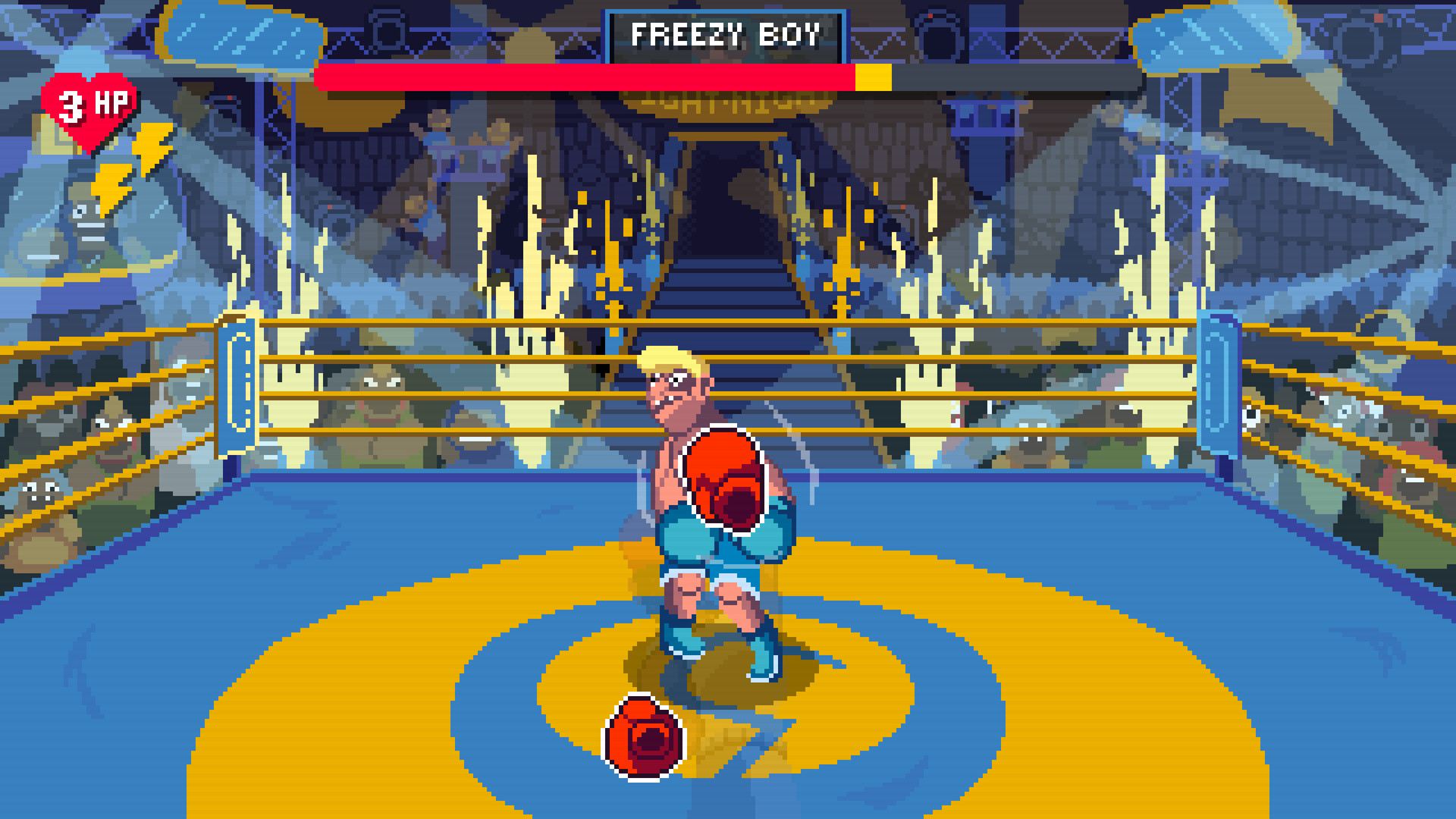Select the upper yellow lightning bolt power-up icon
Screen dimensions: 1456x819
coord(154,146)
